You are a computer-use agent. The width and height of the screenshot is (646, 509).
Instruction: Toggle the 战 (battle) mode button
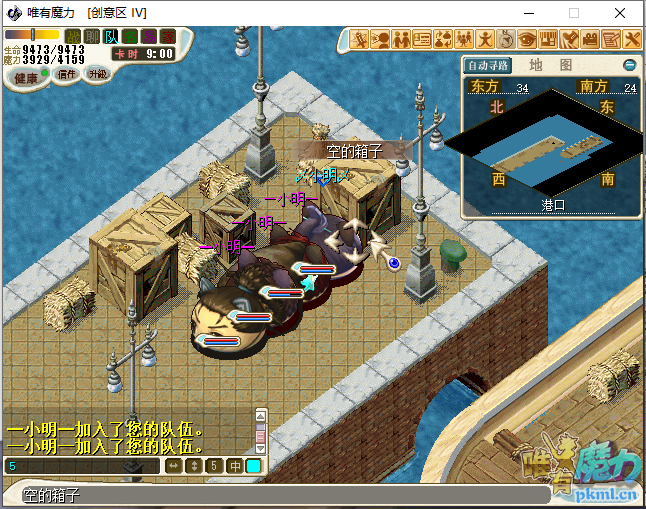tap(73, 37)
